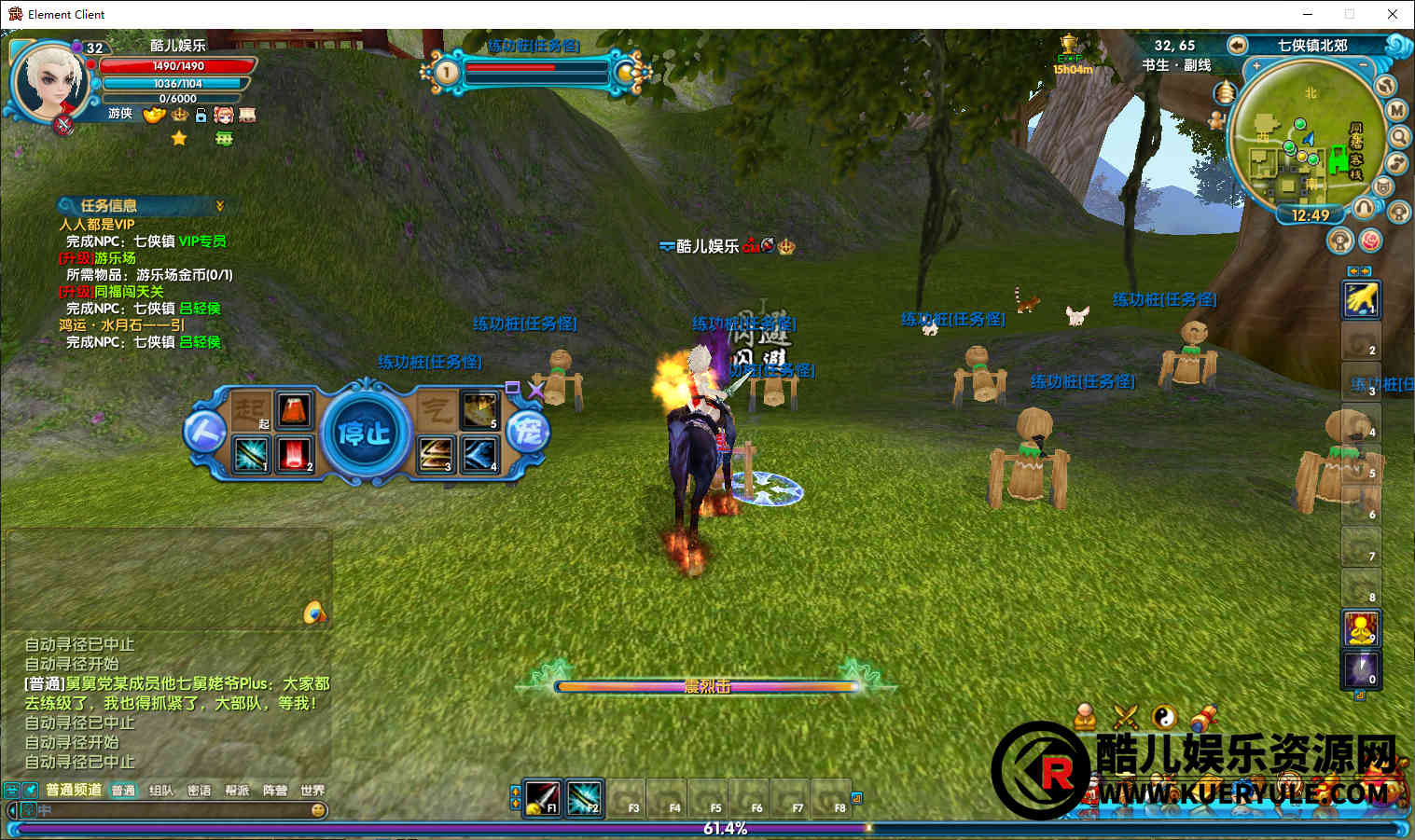Viewport: 1415px width, 840px height.
Task: Click the magnifying glass search button by minimap
Action: (x=1399, y=137)
